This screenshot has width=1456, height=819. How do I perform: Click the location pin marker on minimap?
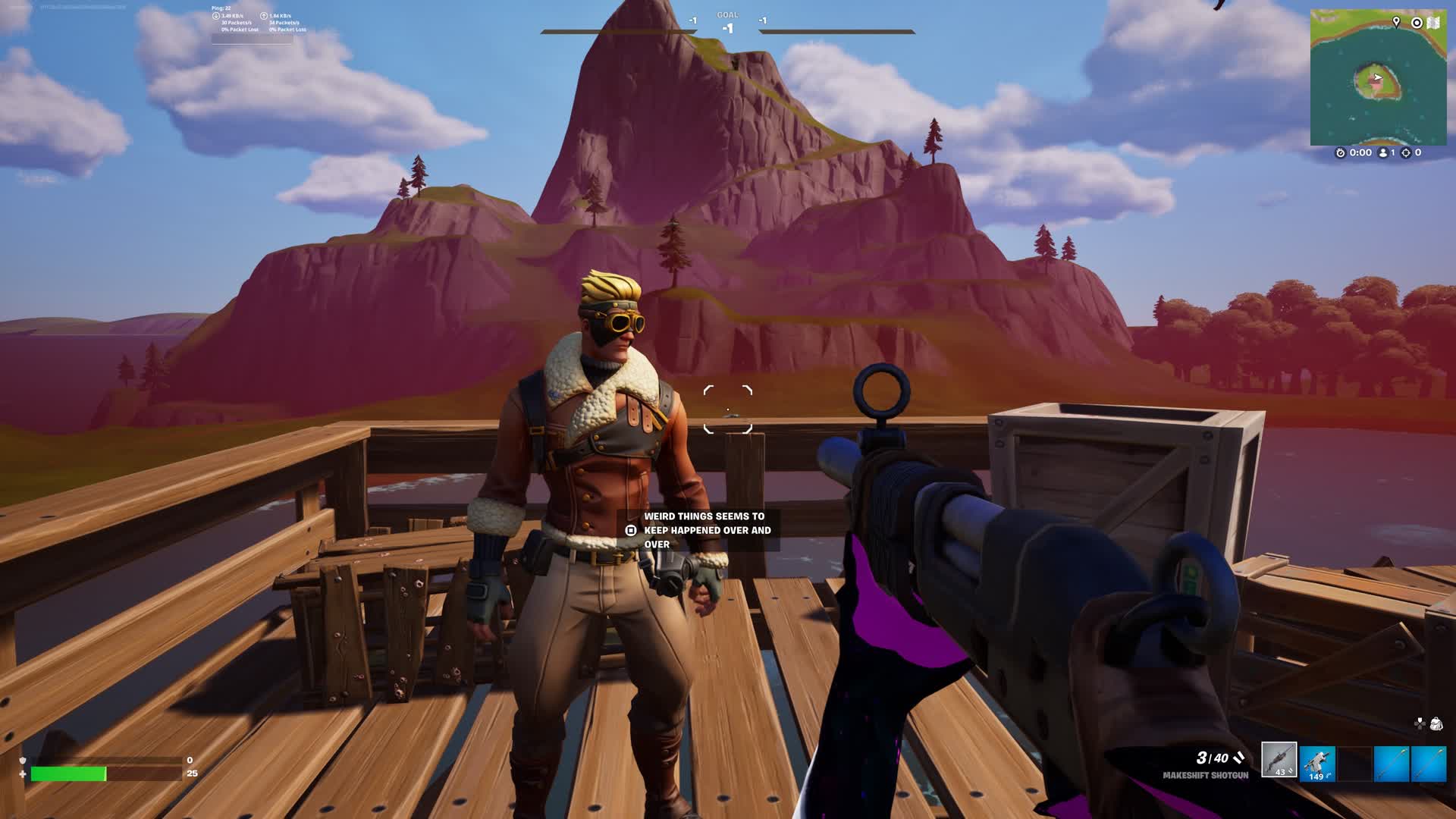tap(1396, 23)
